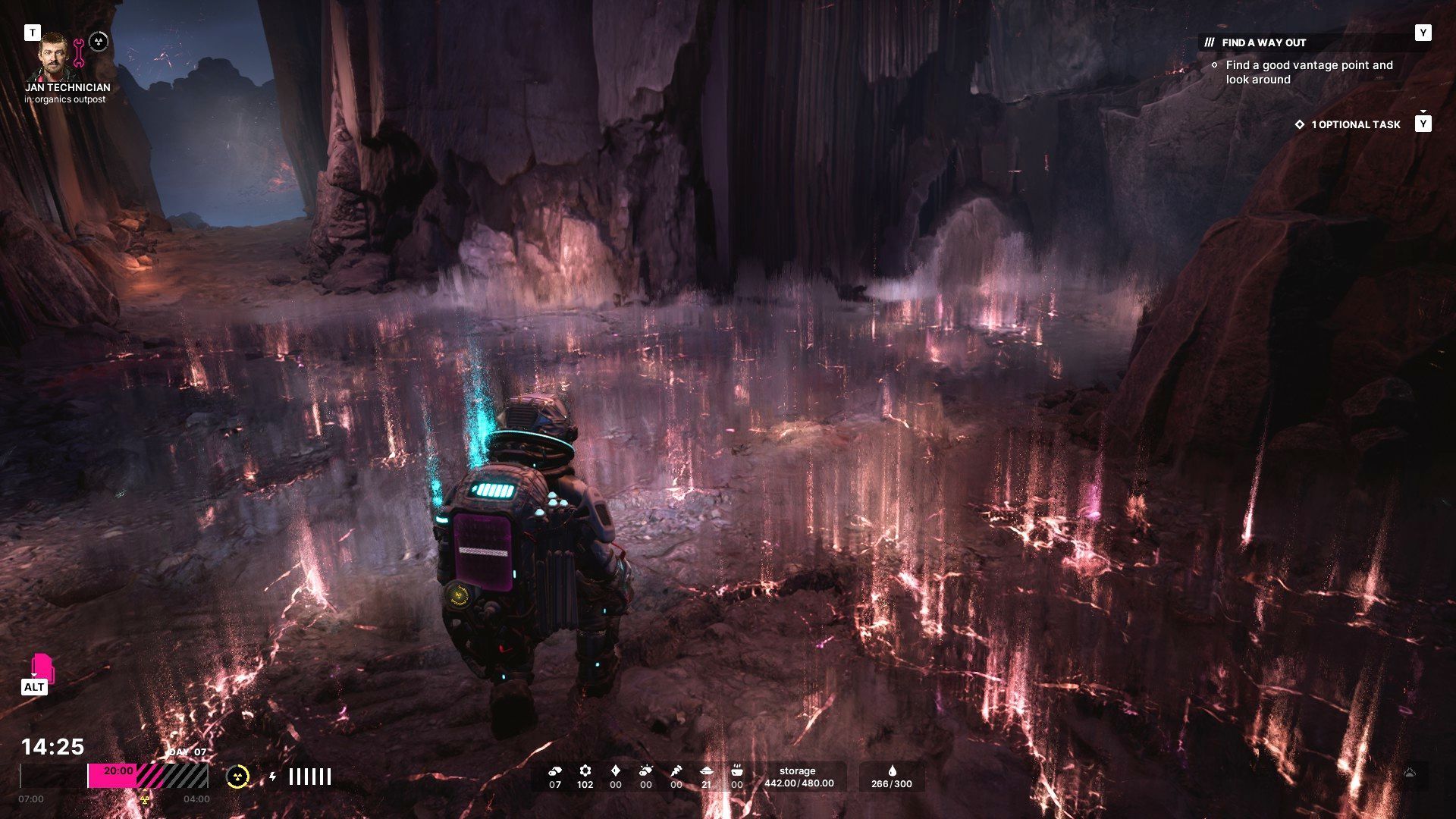Viewport: 1456px width, 819px height.
Task: Select the water droplet resource icon
Action: point(892,770)
